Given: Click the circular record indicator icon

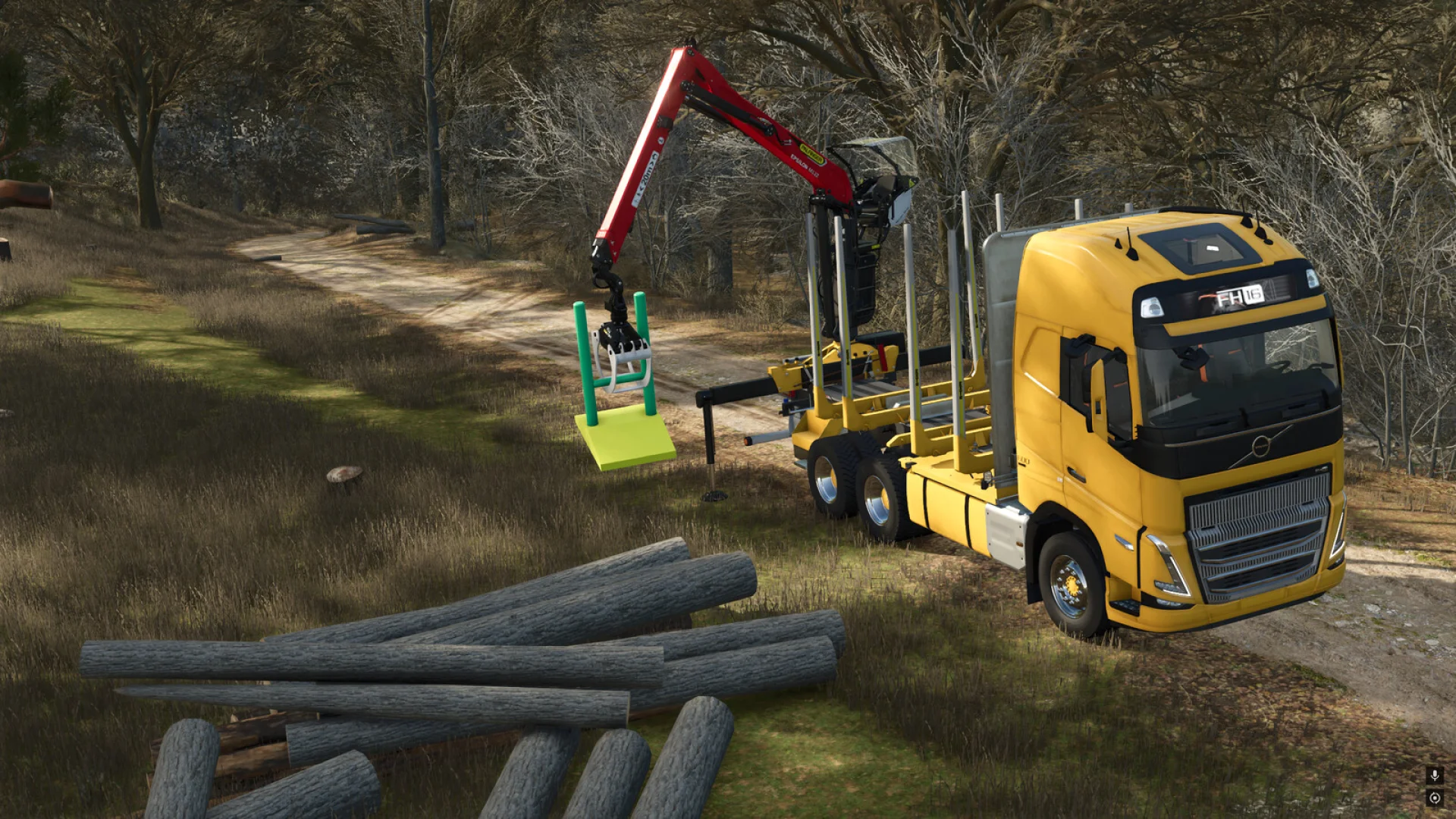Looking at the screenshot, I should coord(1434,798).
